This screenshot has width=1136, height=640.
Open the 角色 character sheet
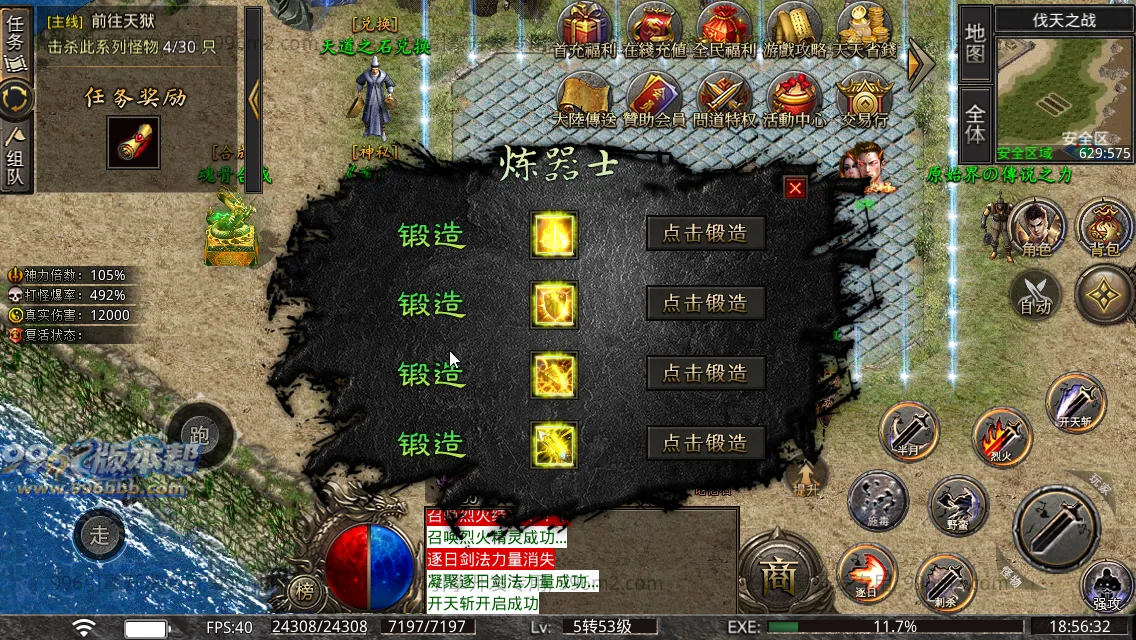click(x=1036, y=228)
